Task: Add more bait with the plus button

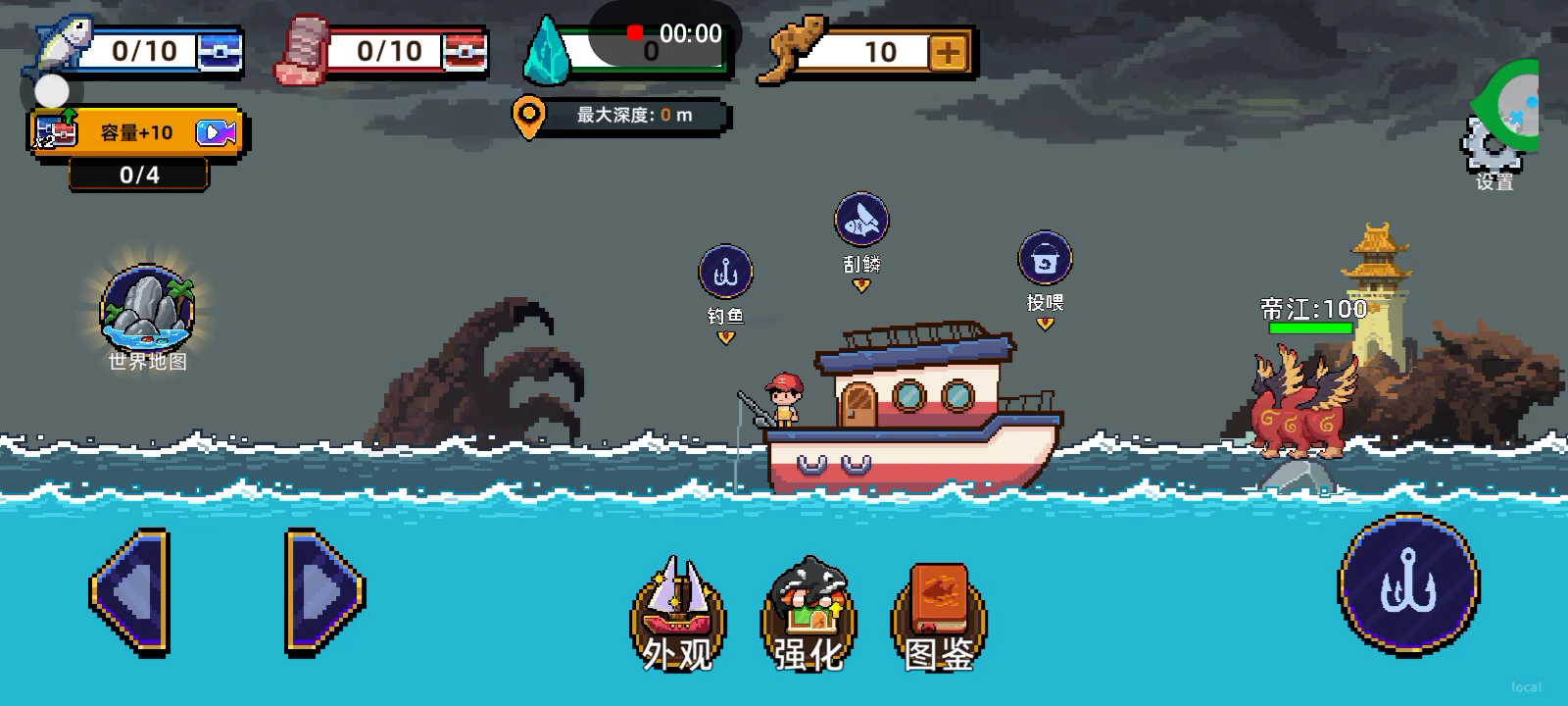Action: pyautogui.click(x=948, y=52)
